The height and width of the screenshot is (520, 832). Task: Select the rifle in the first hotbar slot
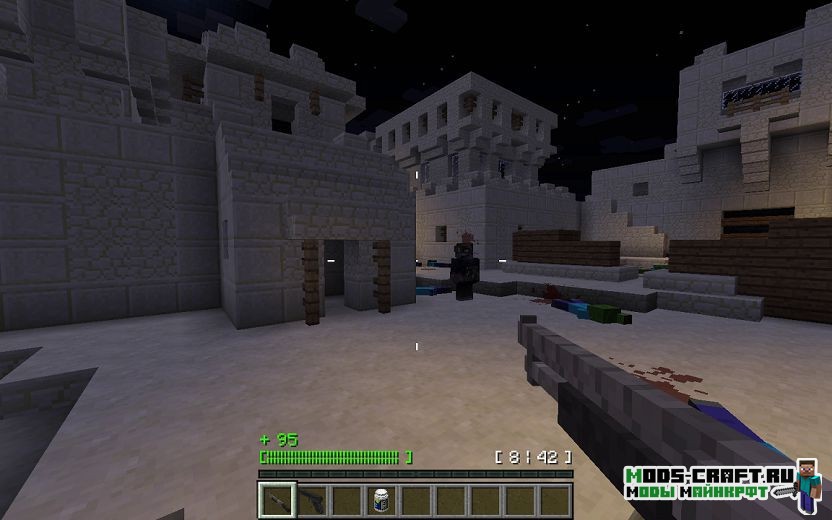[x=276, y=498]
